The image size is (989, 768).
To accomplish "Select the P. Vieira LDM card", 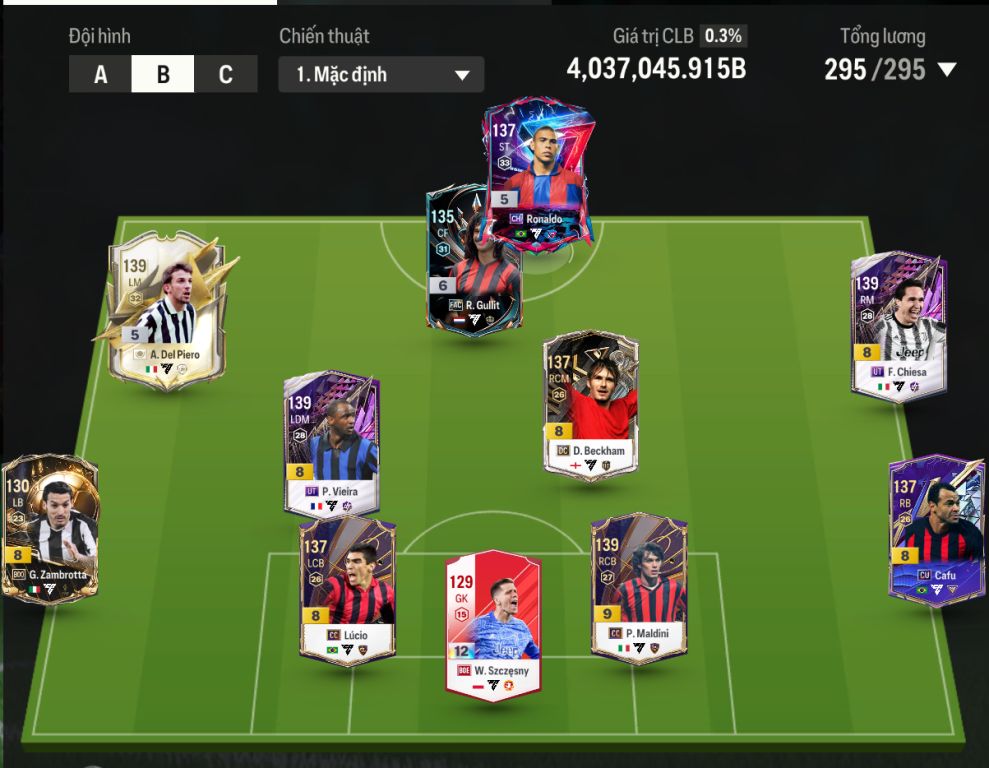I will point(331,445).
